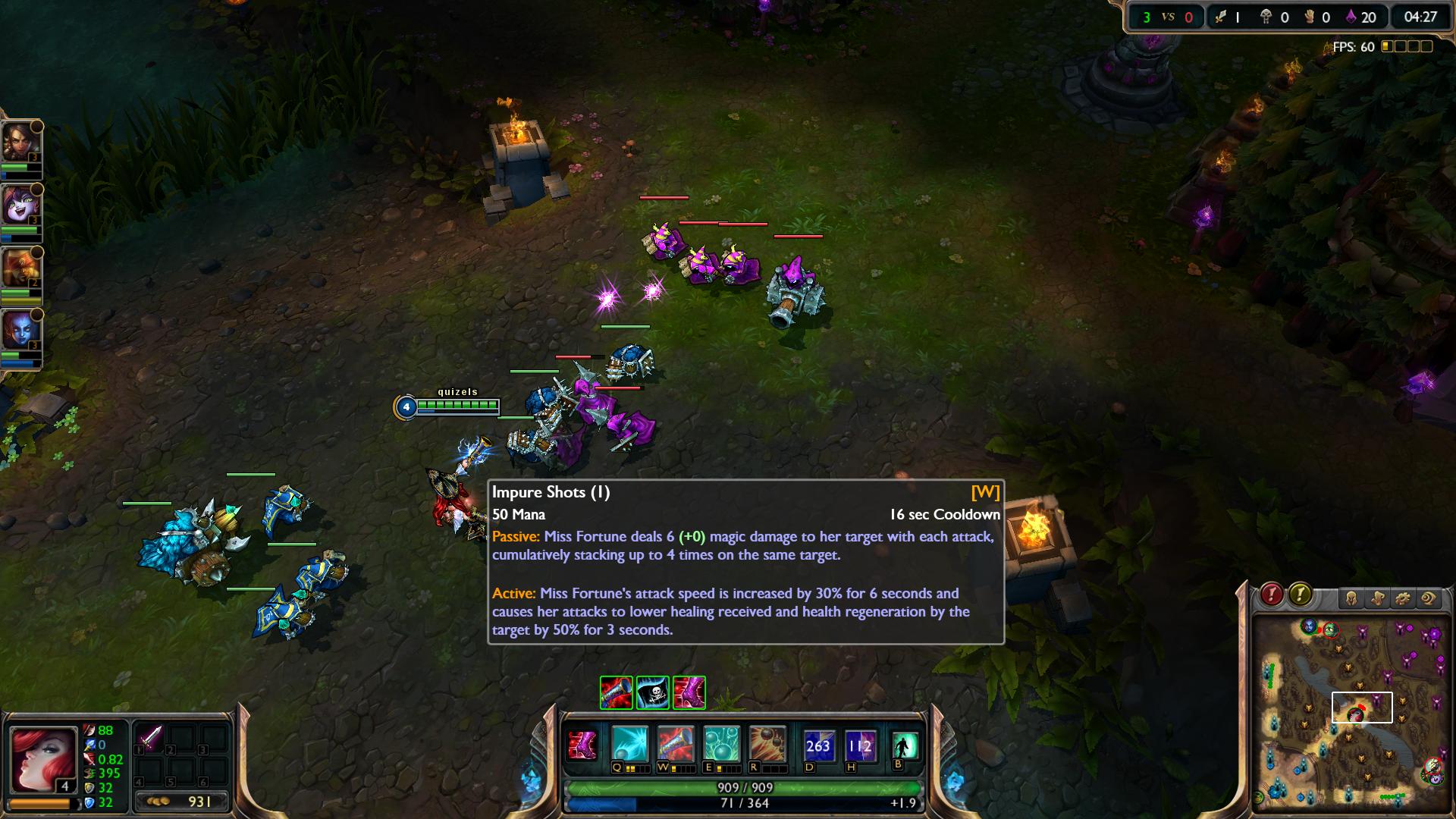Image resolution: width=1456 pixels, height=819 pixels.
Task: Click the eye icon above the minimap
Action: 1429,598
